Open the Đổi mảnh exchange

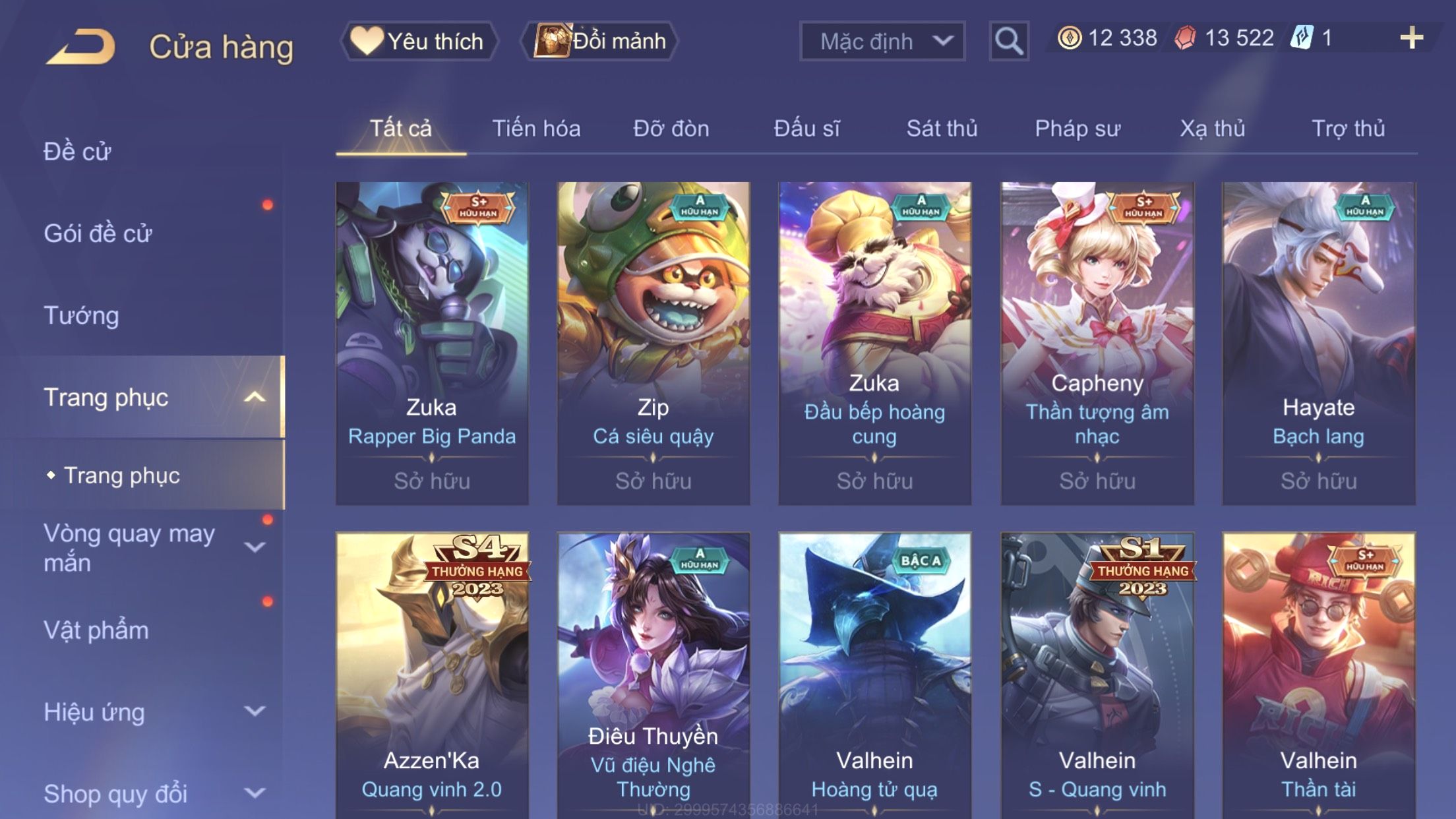600,41
